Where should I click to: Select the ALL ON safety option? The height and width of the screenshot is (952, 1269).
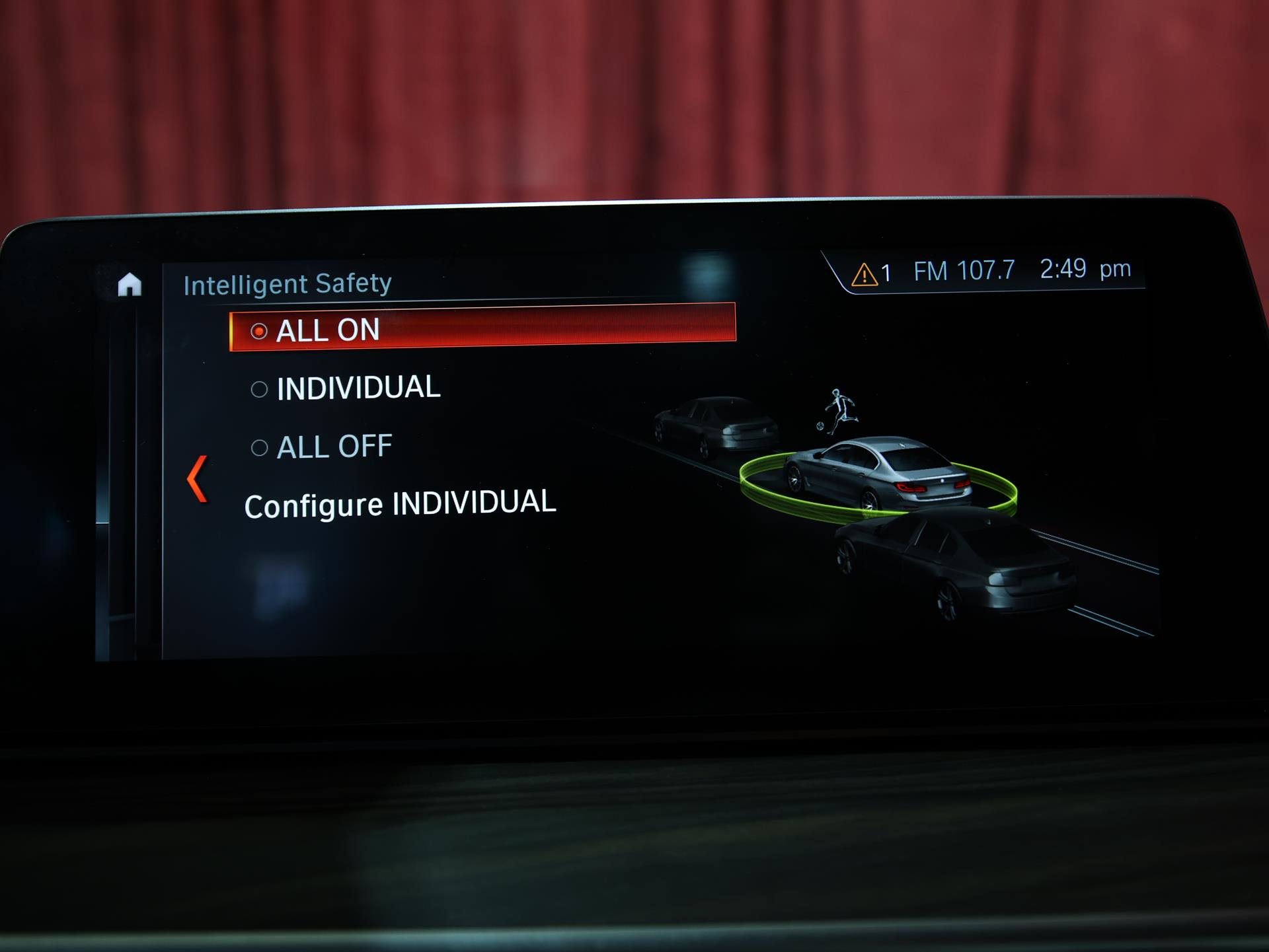(x=482, y=328)
